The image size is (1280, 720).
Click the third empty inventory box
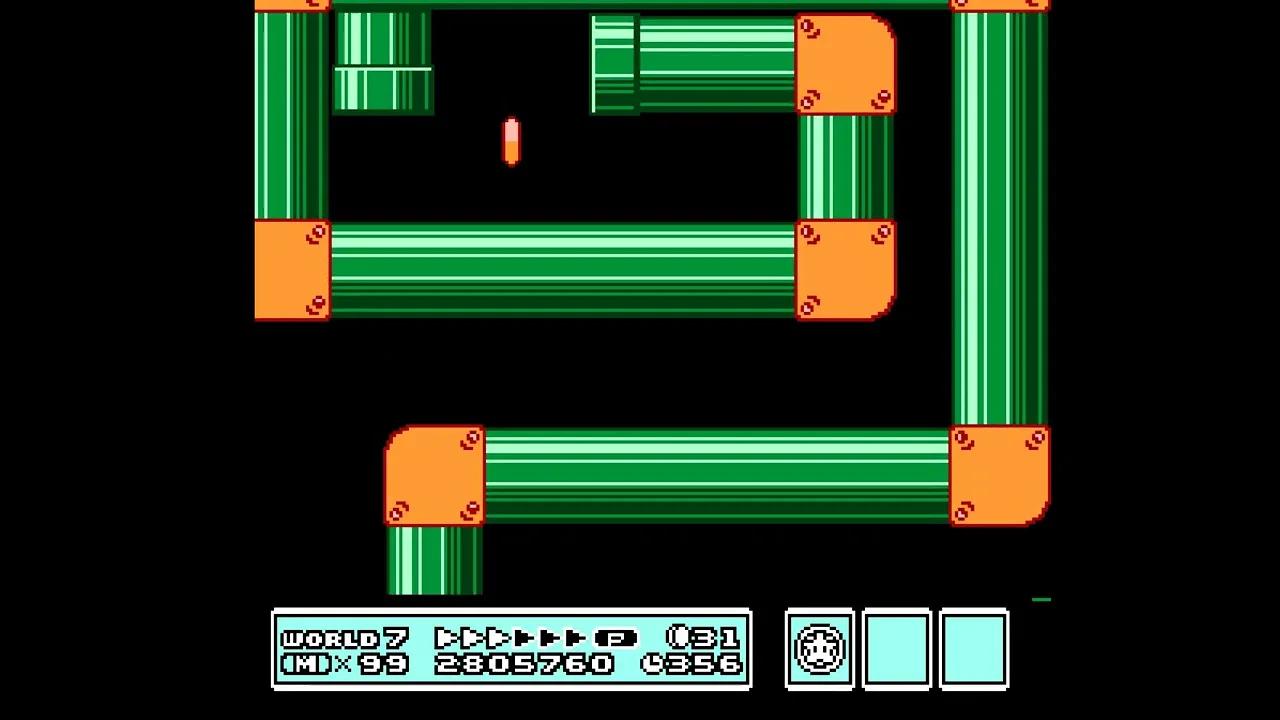click(x=975, y=650)
